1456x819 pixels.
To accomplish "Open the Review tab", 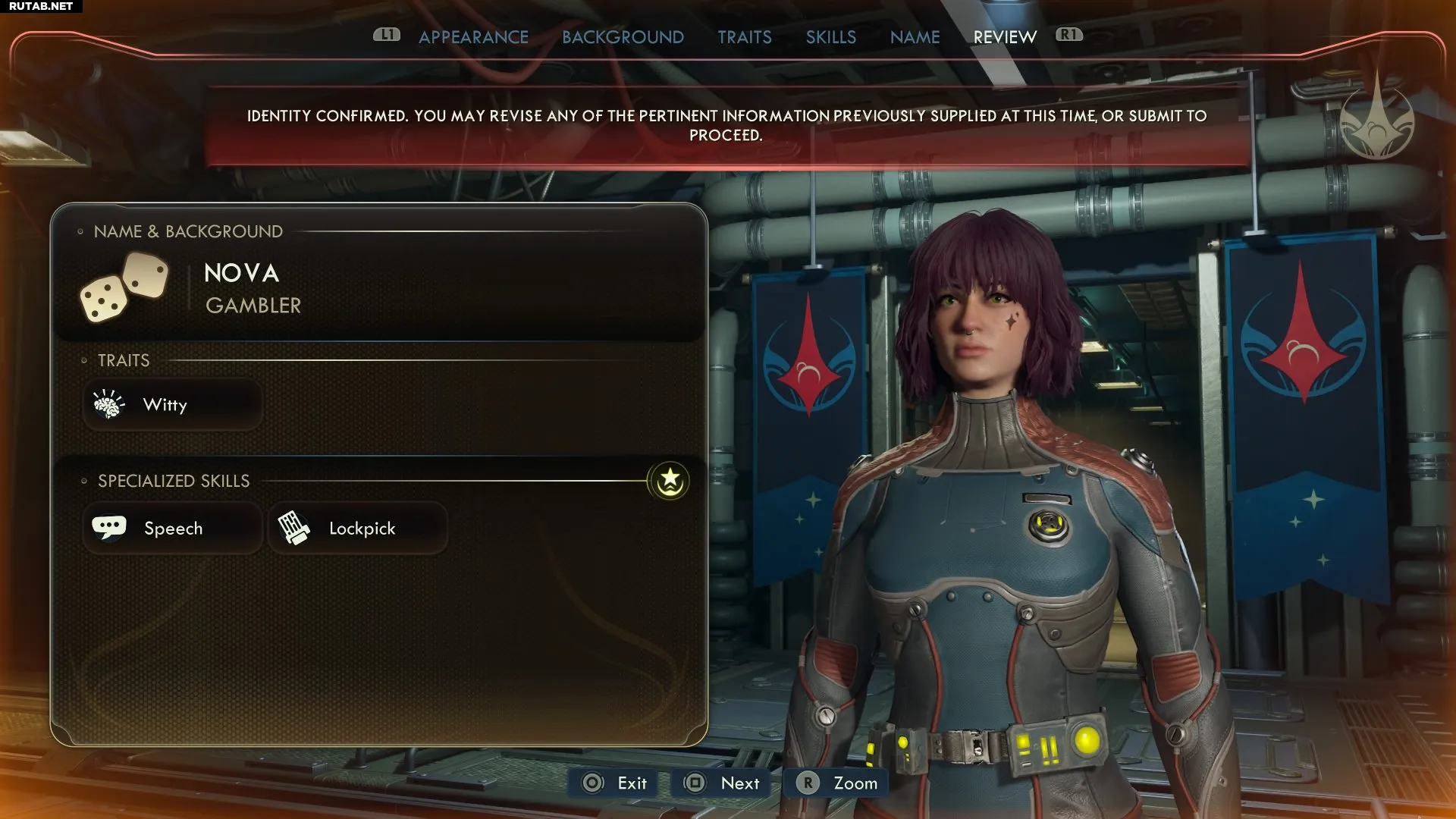I will (1004, 37).
